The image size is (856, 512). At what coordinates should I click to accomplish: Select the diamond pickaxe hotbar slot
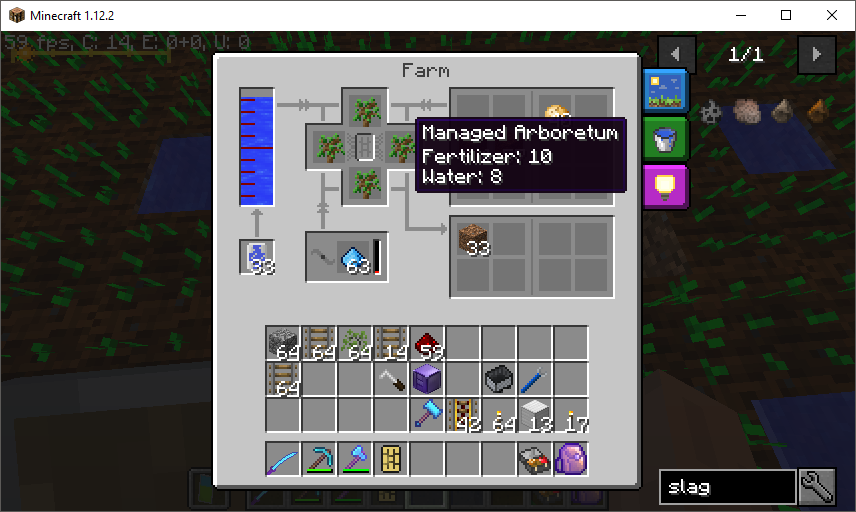[320, 460]
